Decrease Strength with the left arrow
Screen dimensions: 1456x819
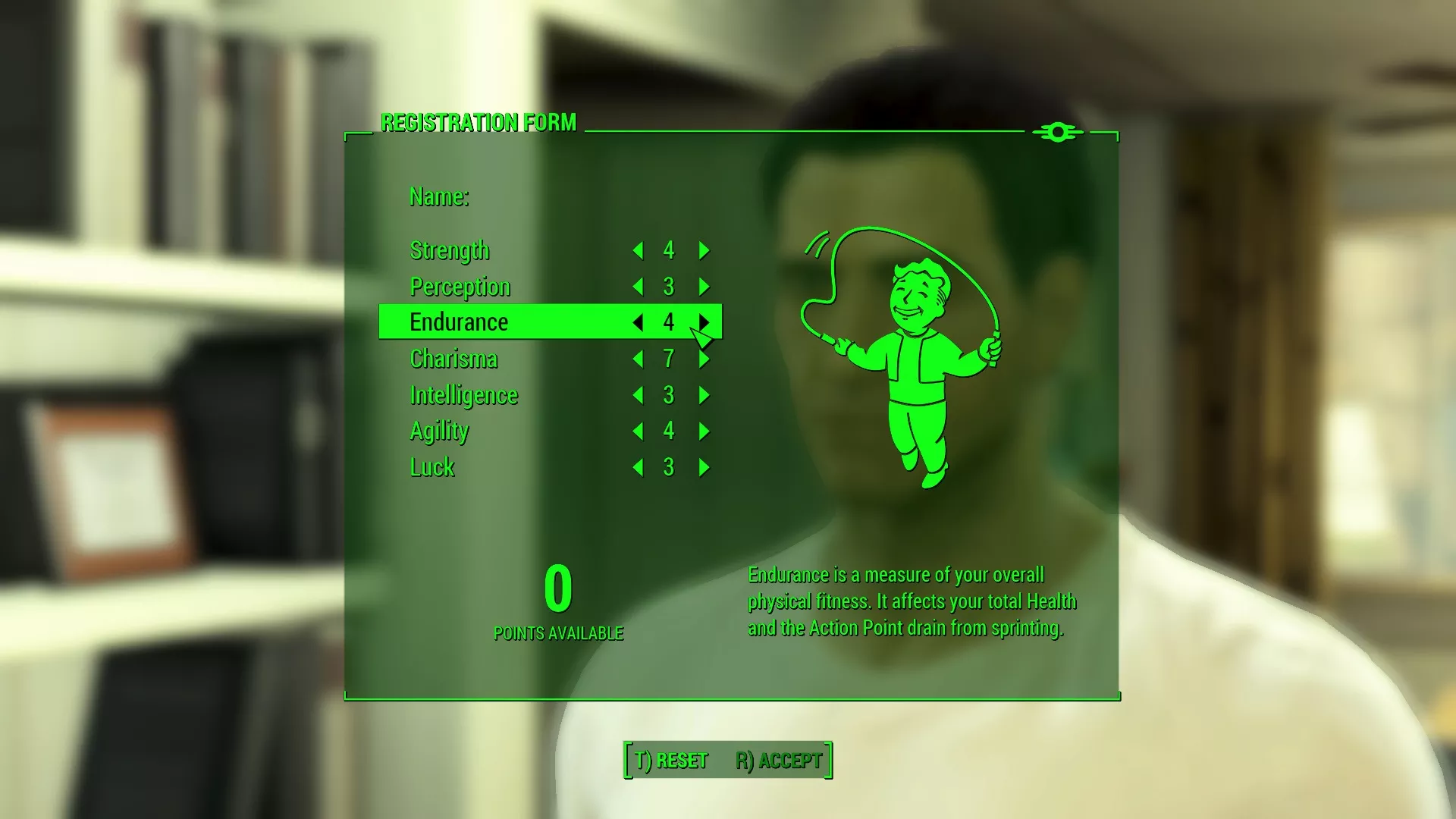coord(637,250)
